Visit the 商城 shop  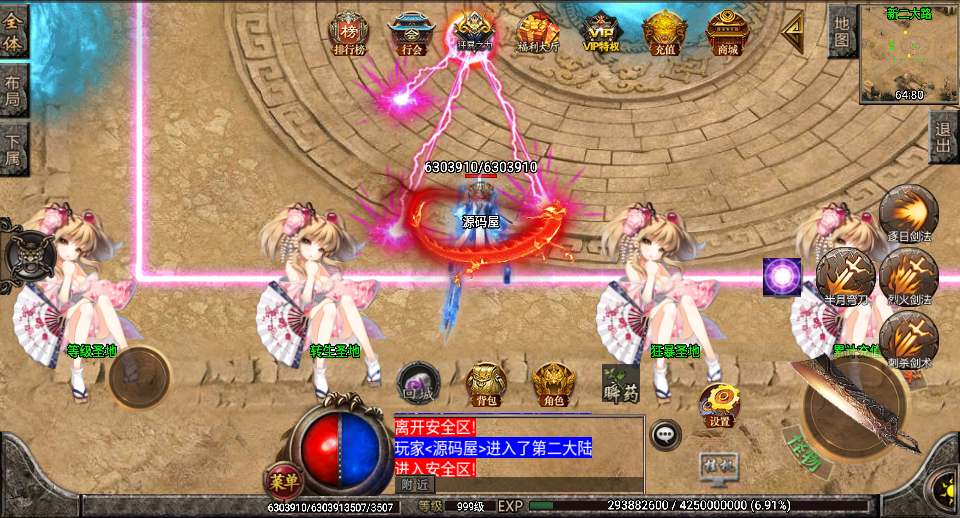(727, 31)
